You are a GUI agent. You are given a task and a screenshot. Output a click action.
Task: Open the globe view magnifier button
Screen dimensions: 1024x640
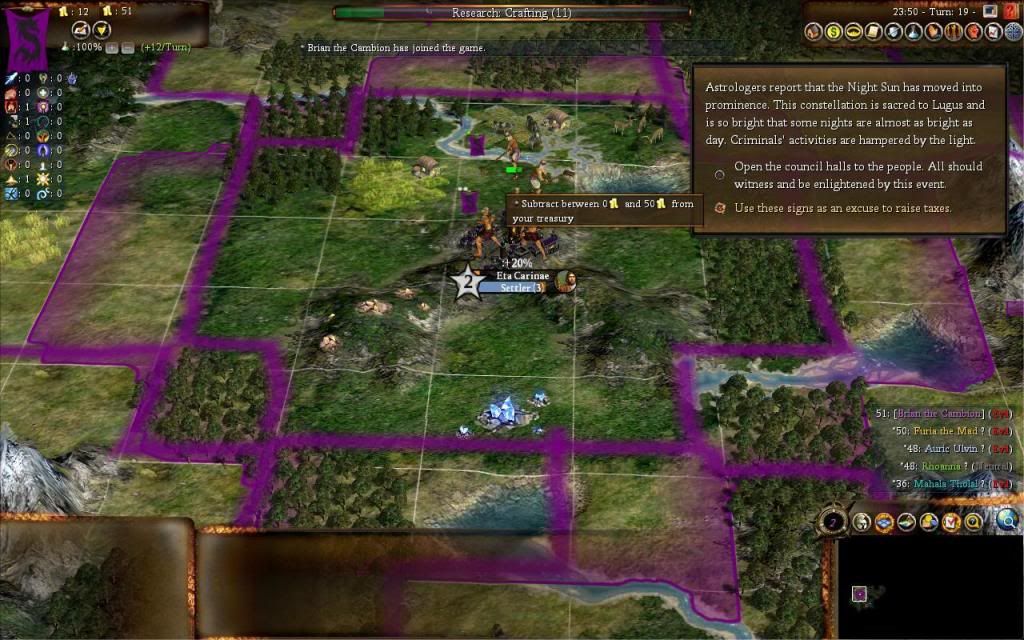[1006, 519]
